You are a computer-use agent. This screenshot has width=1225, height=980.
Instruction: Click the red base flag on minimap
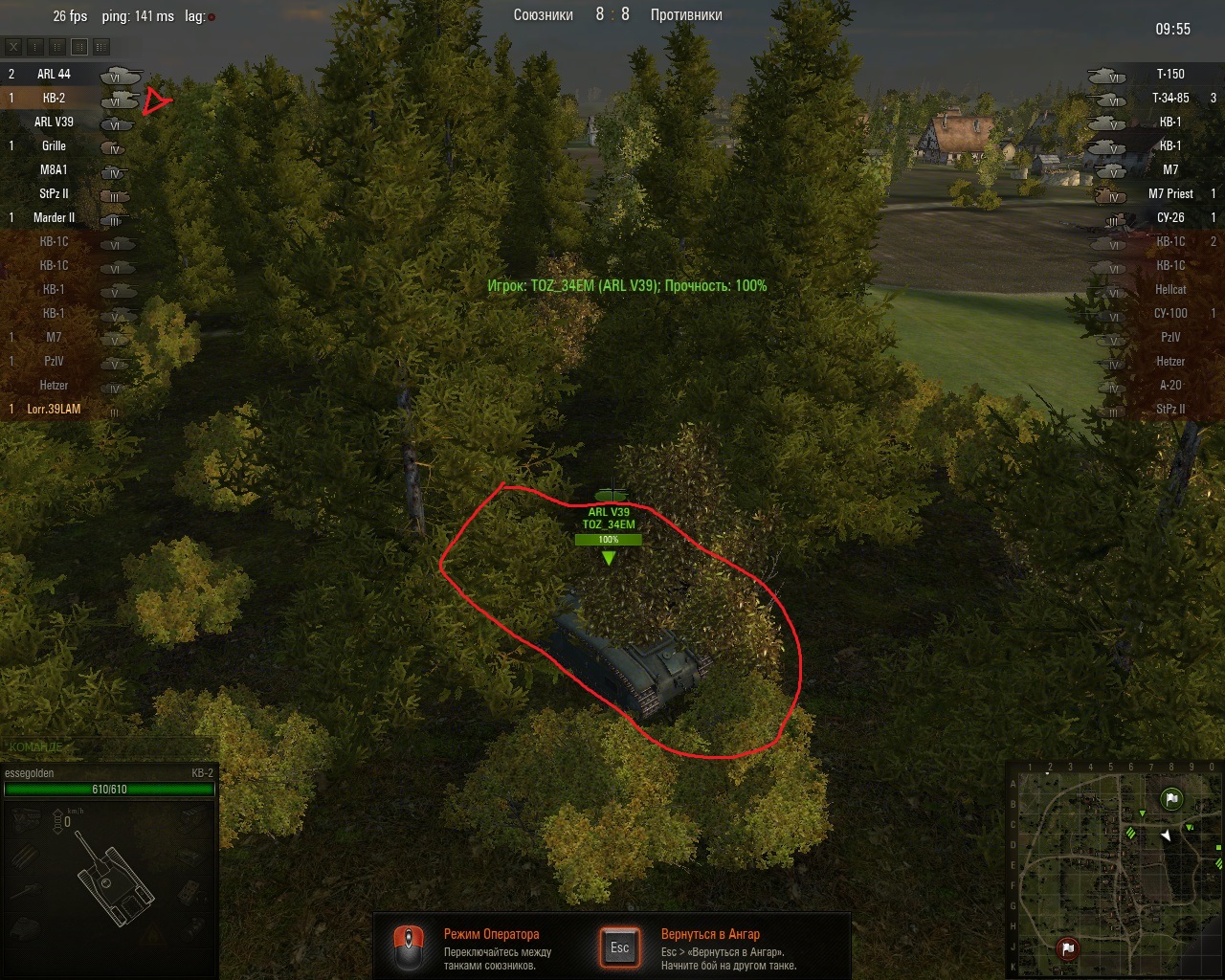pyautogui.click(x=1067, y=948)
